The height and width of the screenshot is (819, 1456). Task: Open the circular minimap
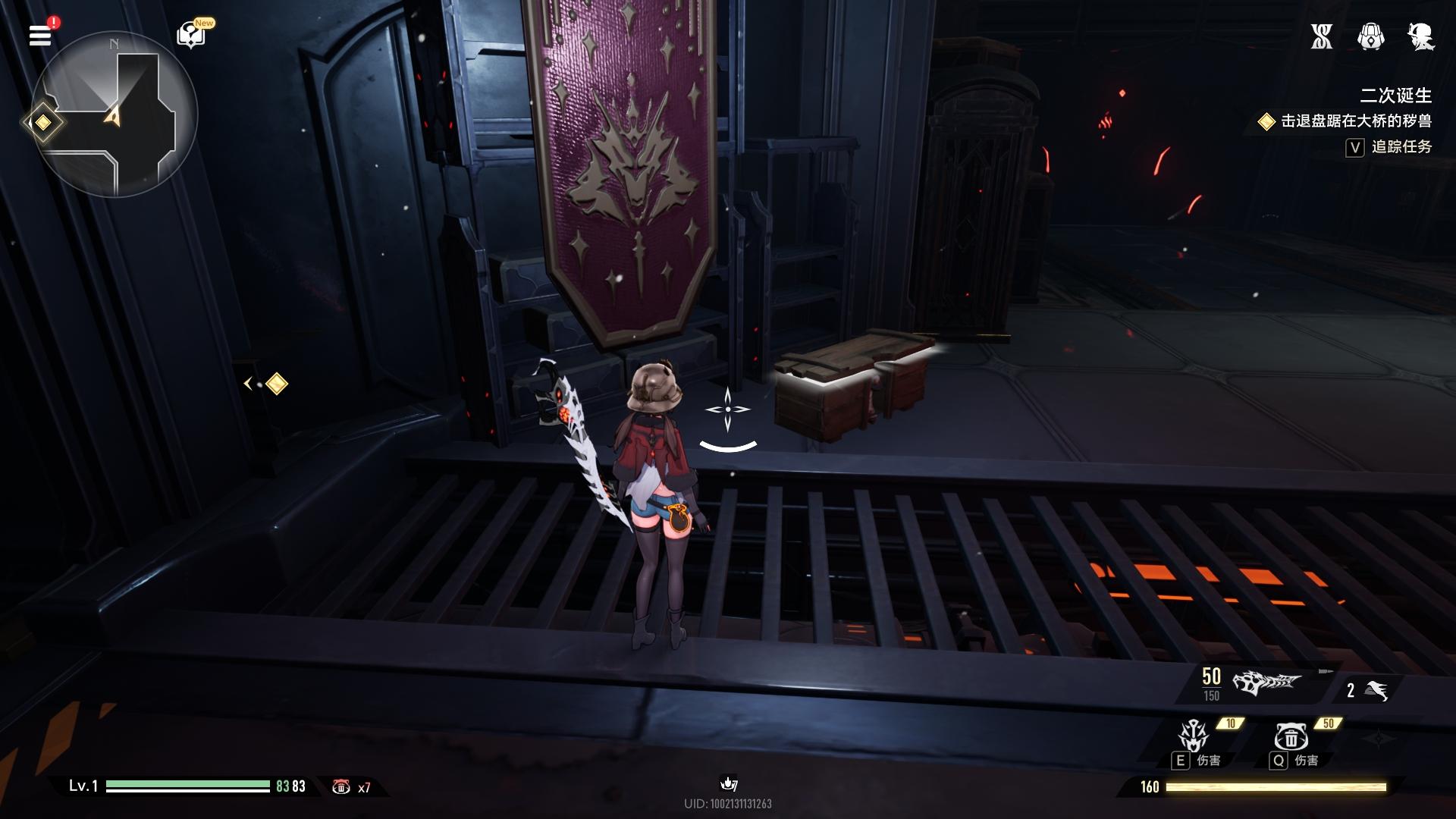tap(114, 115)
